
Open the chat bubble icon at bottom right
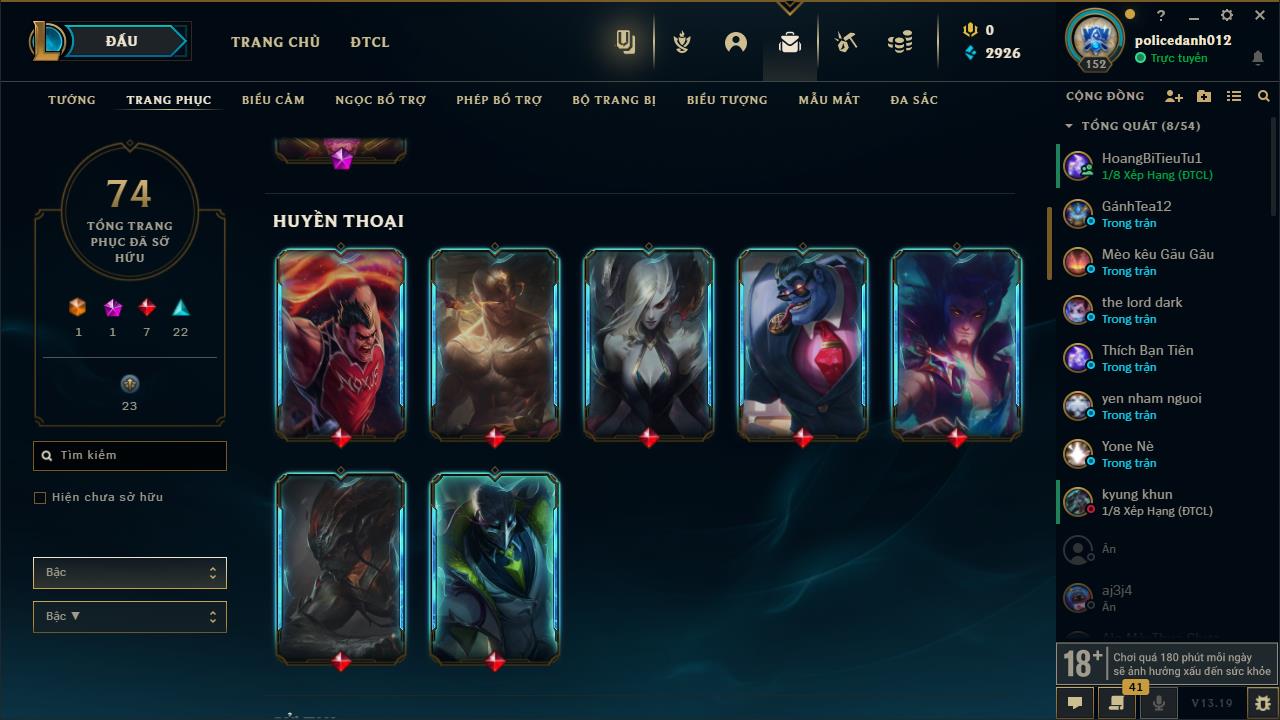[1074, 703]
